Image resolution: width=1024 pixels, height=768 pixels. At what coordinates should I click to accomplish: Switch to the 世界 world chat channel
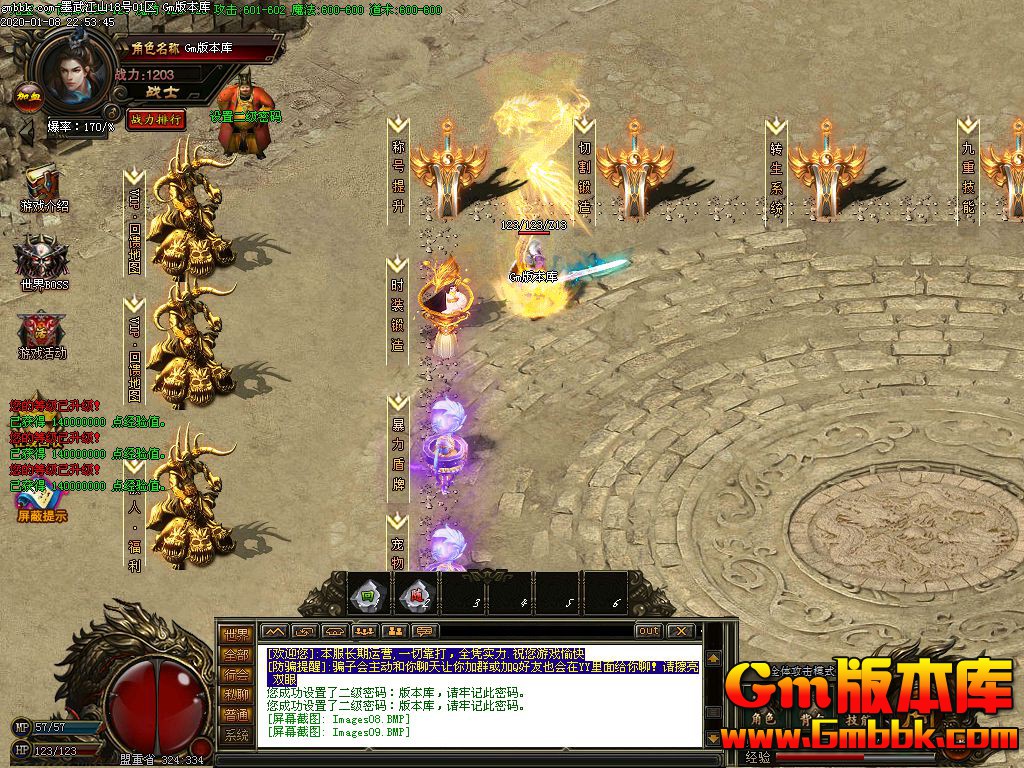[236, 634]
